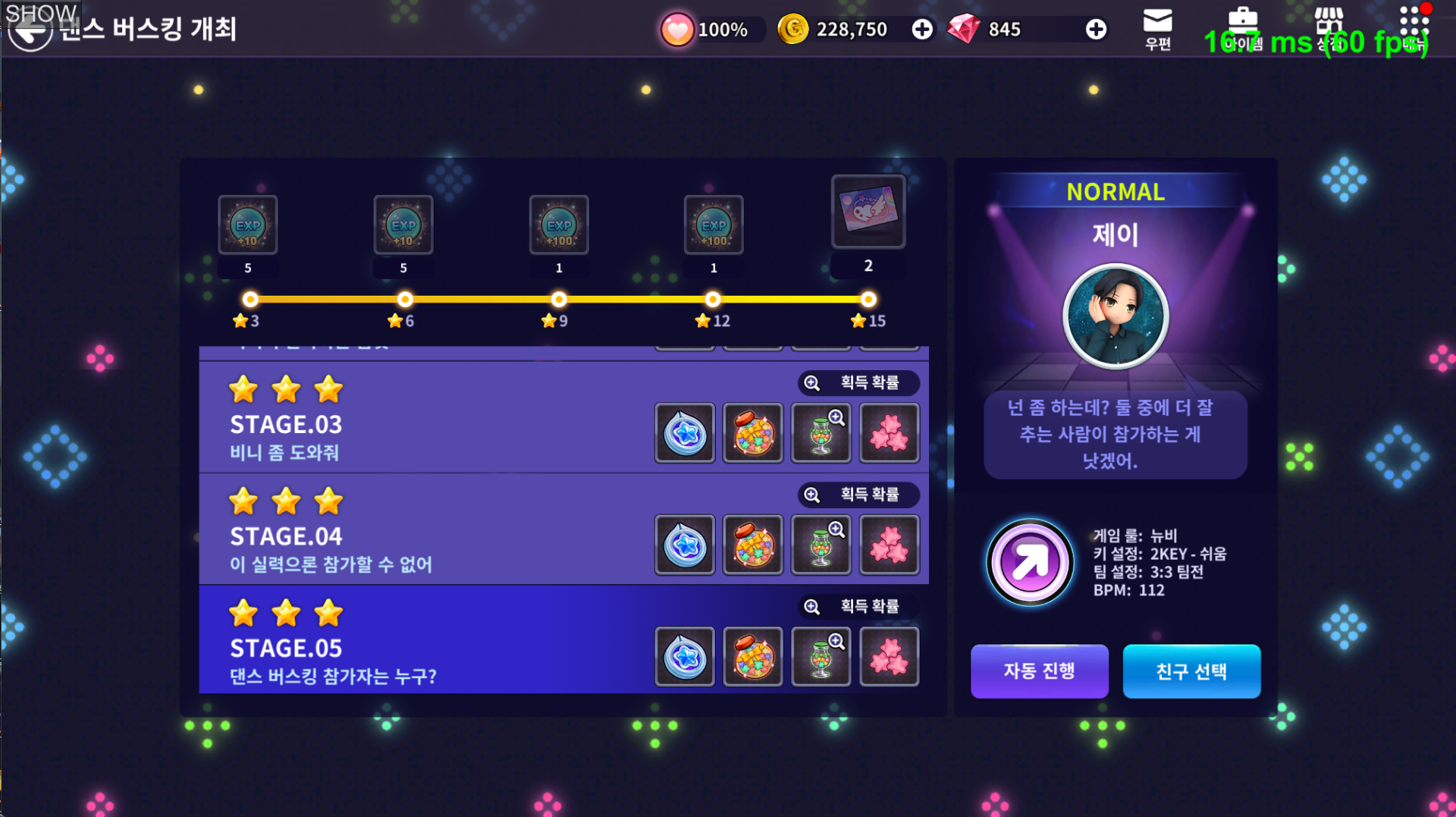Open the 우편 mailbox
Image resolution: width=1456 pixels, height=817 pixels.
pos(1157,29)
